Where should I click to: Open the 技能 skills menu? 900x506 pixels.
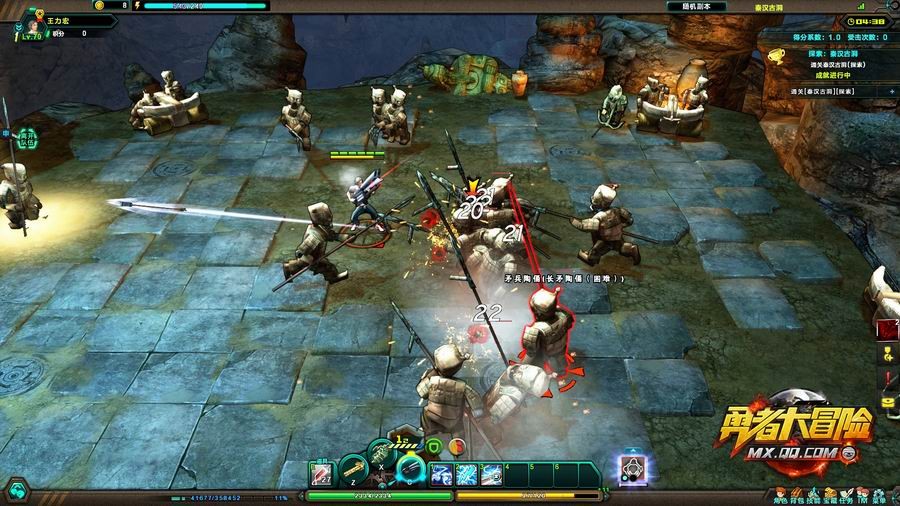point(815,495)
